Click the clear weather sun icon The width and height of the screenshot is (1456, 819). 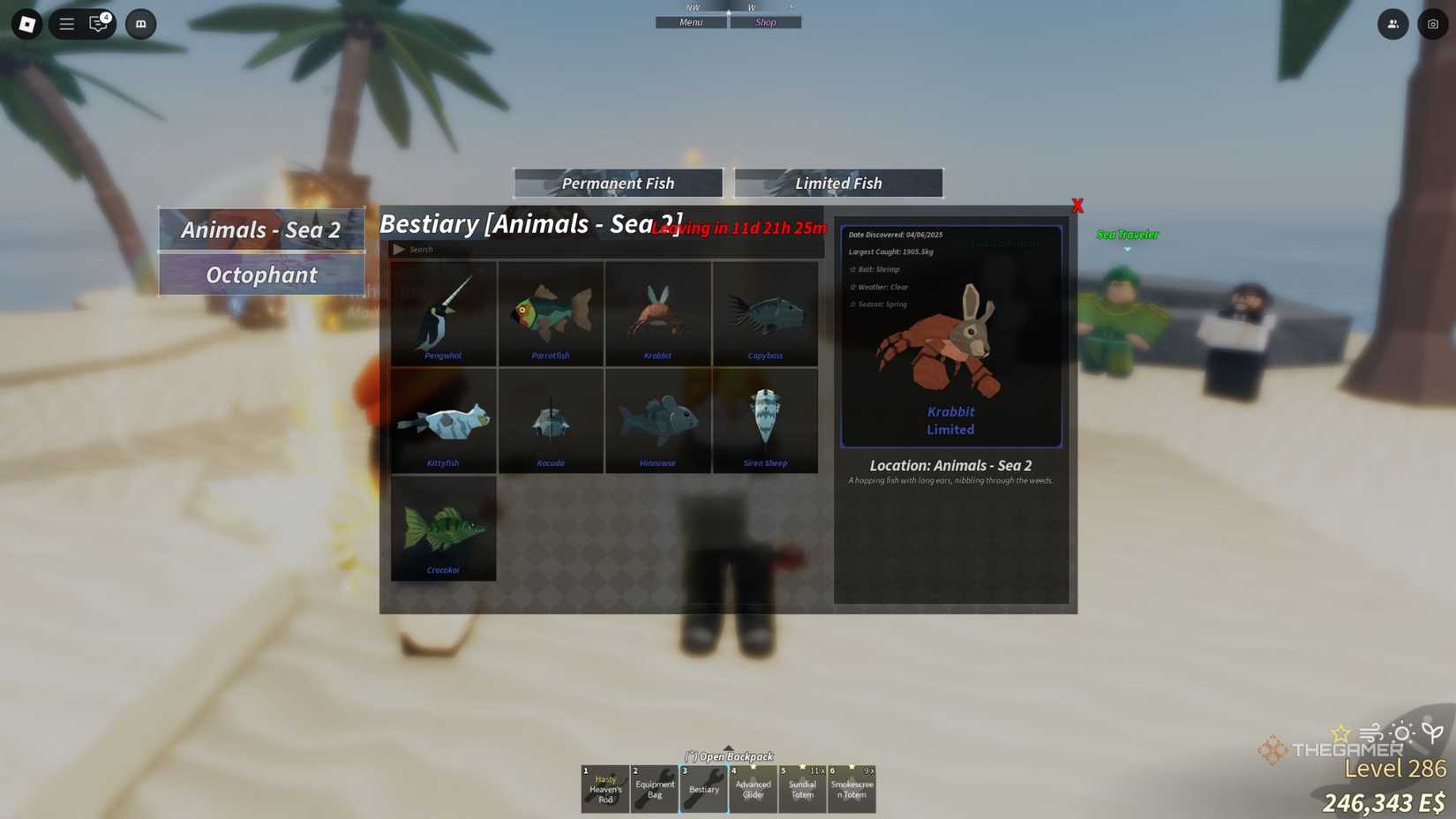(x=1402, y=732)
